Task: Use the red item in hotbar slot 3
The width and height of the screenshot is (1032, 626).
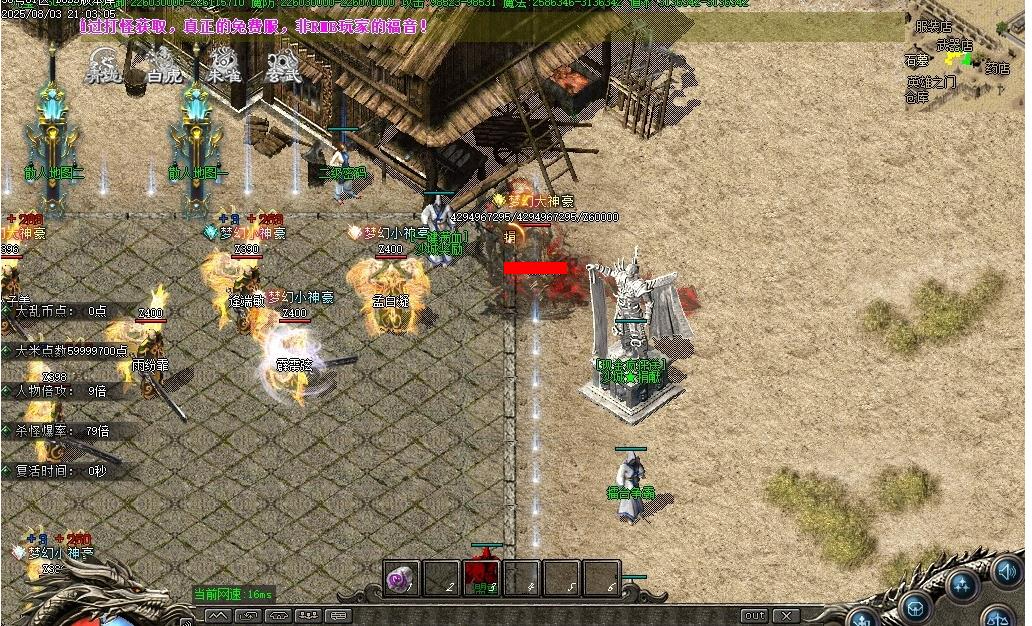Action: [482, 578]
